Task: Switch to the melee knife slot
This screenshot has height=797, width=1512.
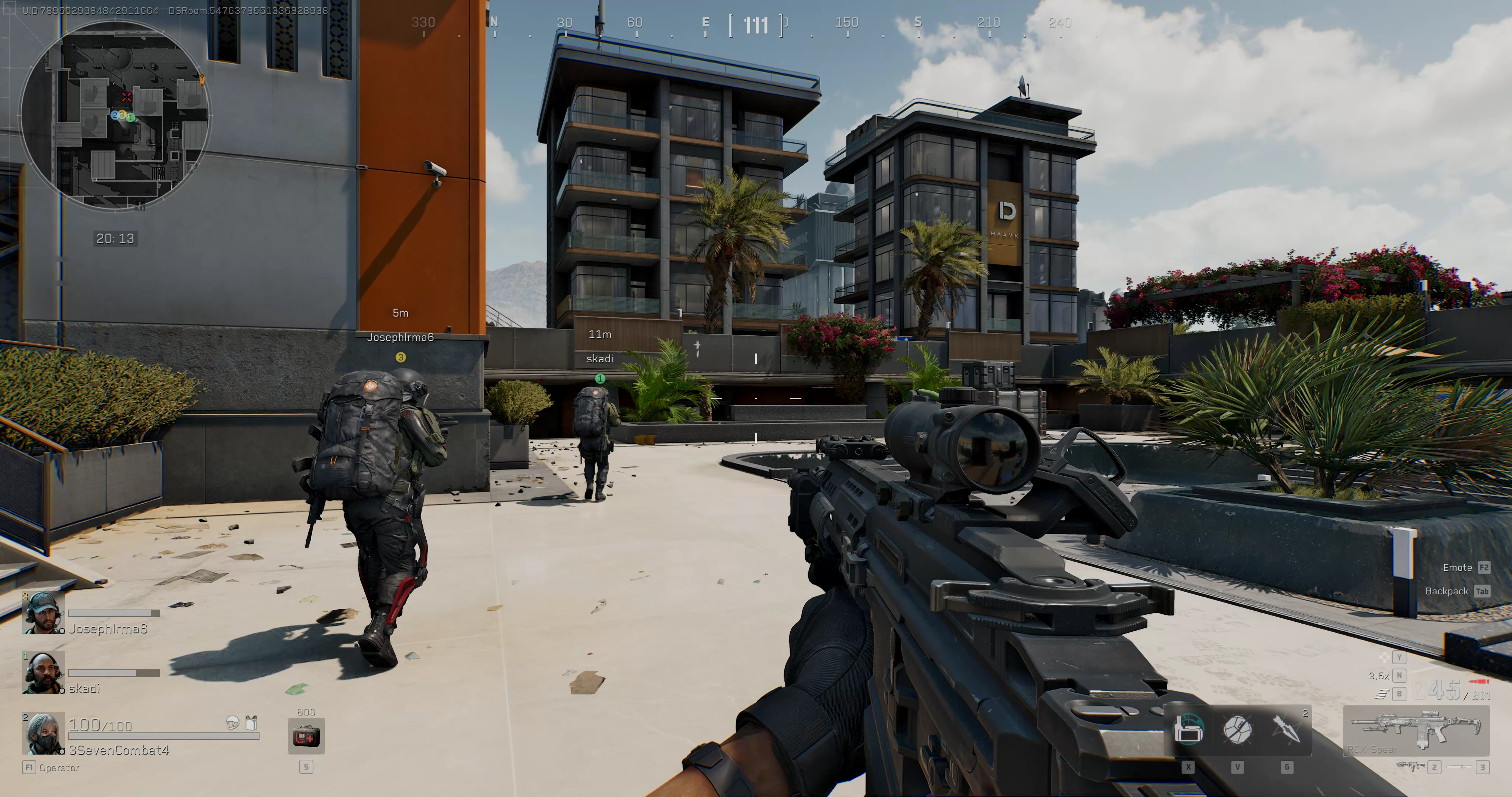Action: click(1460, 766)
